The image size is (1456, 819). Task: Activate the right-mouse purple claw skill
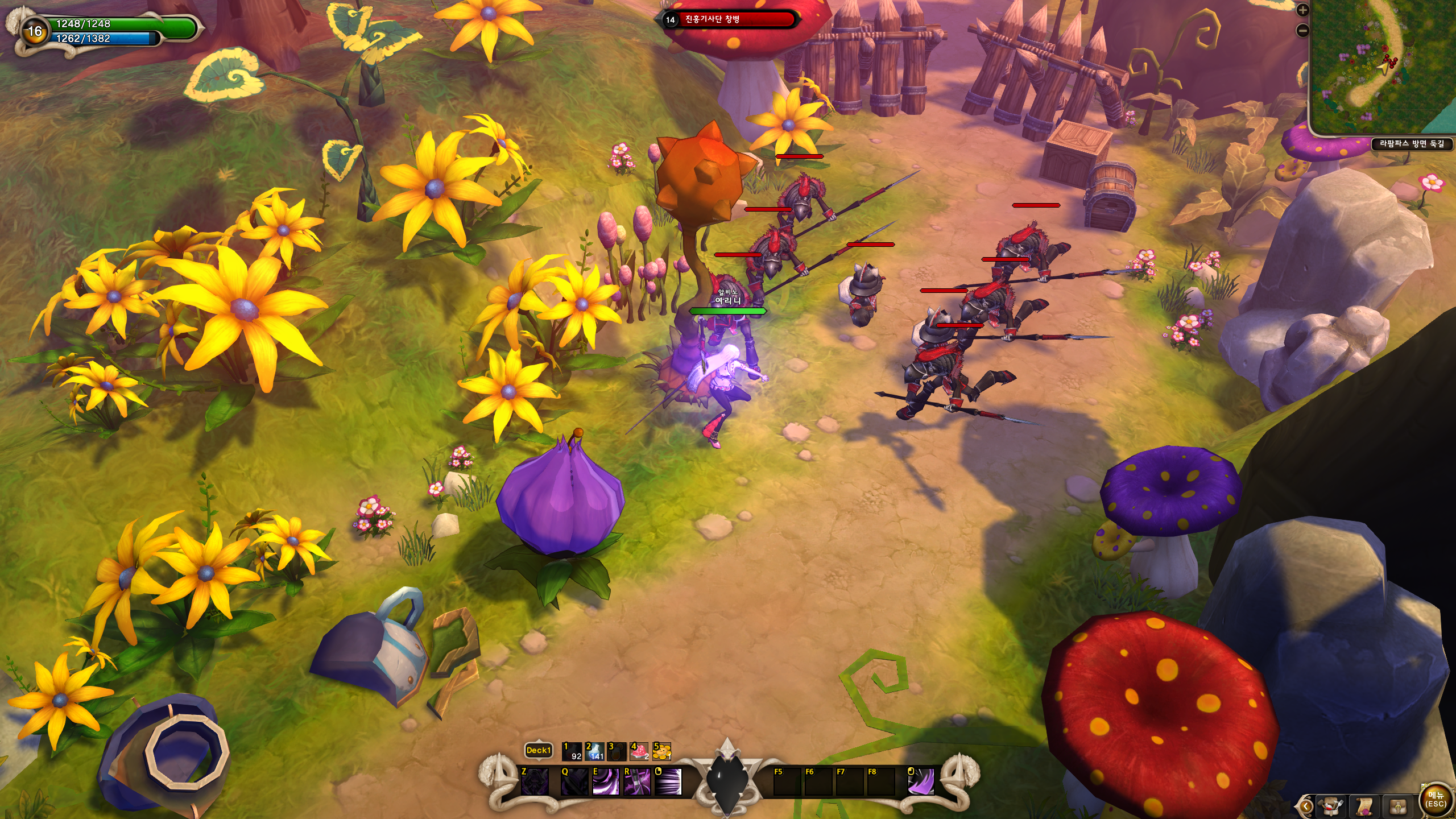tap(920, 781)
